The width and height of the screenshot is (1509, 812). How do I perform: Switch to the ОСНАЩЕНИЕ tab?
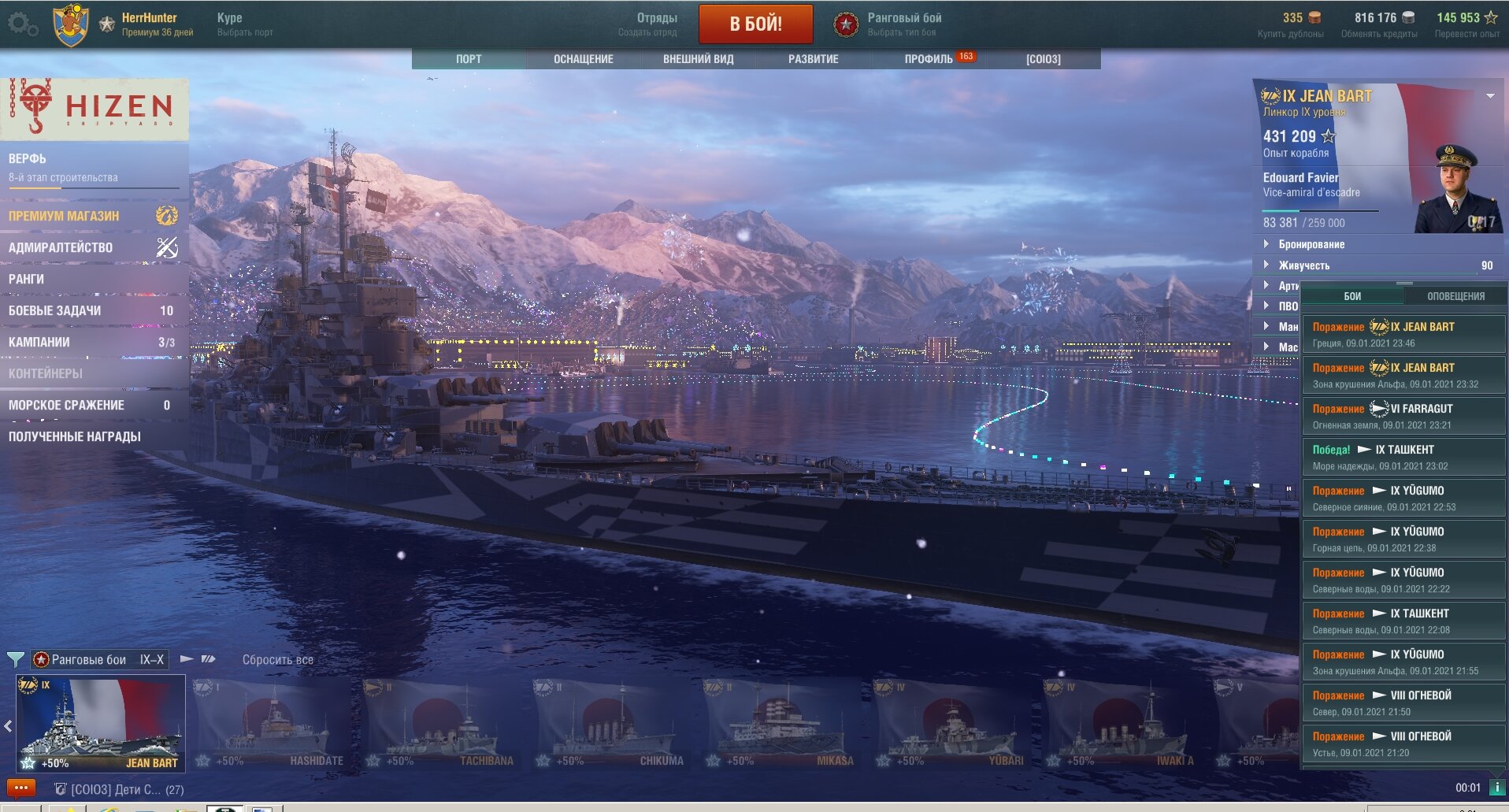coord(583,59)
